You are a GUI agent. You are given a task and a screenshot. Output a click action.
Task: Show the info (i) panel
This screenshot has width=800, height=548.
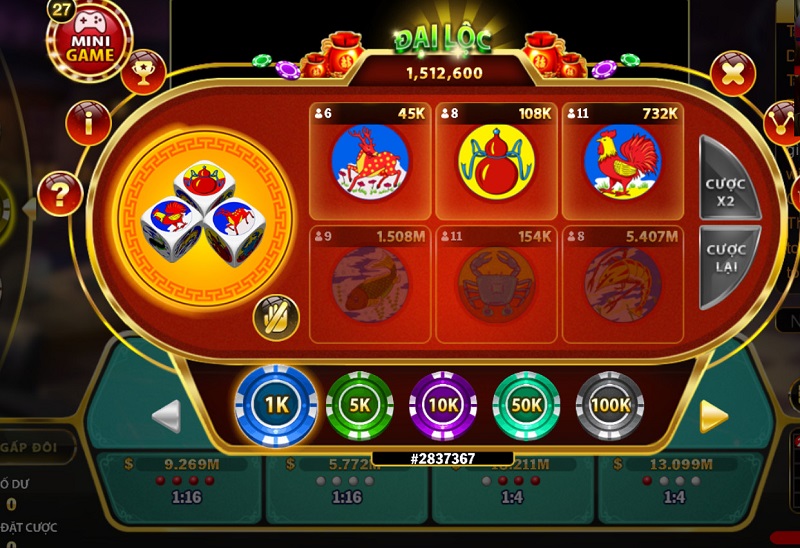(x=88, y=124)
